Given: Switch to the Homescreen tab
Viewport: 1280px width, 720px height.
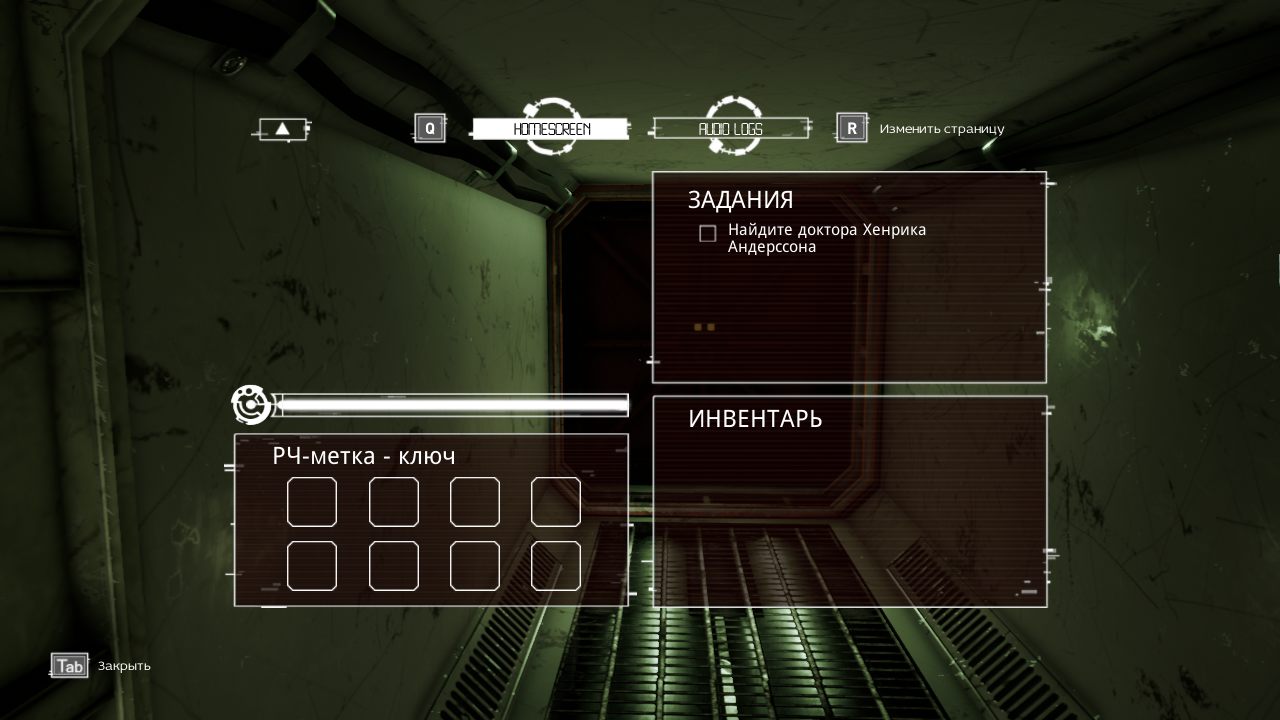Looking at the screenshot, I should pyautogui.click(x=551, y=129).
